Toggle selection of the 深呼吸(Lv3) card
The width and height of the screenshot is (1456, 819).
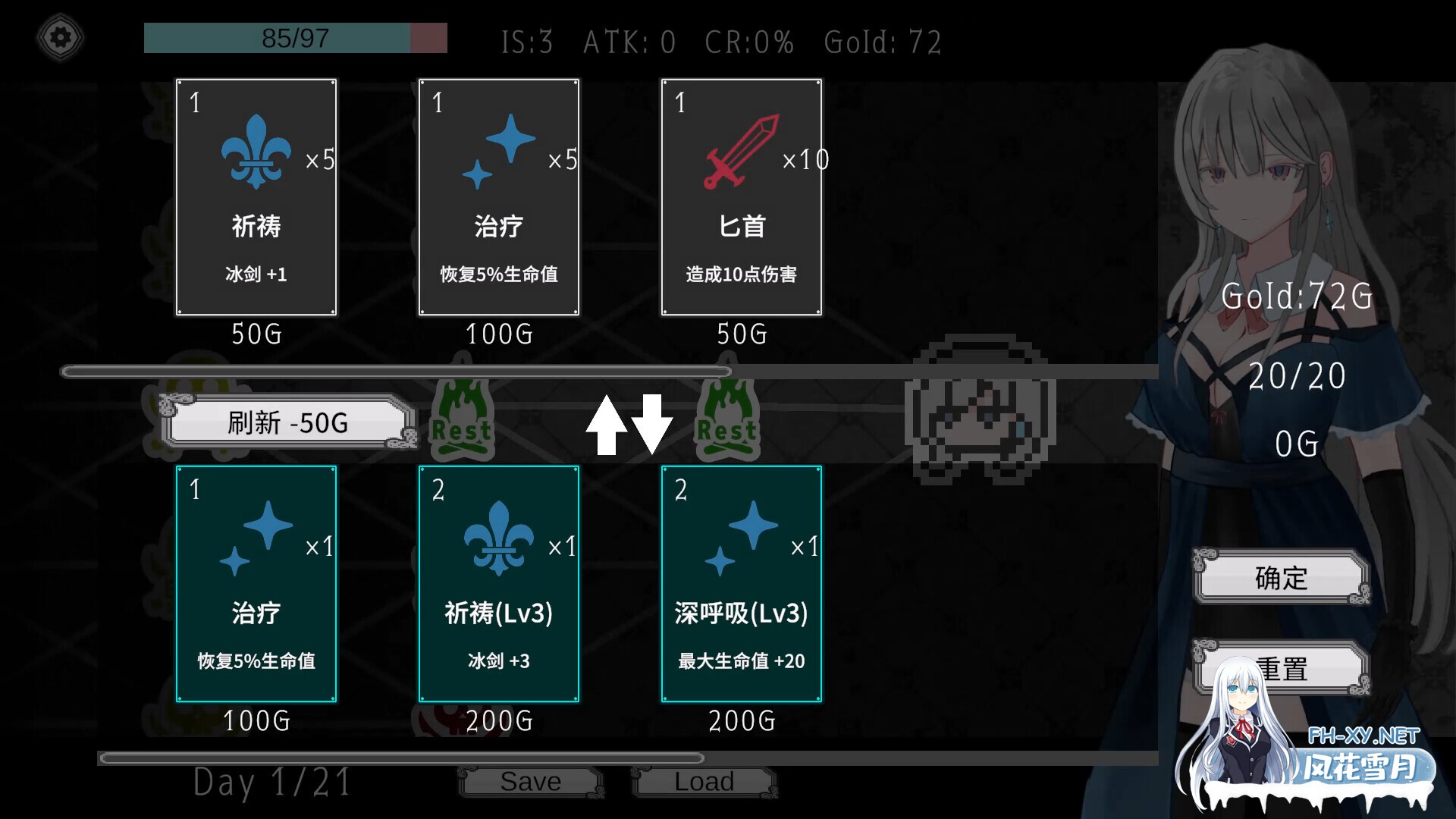pos(742,584)
